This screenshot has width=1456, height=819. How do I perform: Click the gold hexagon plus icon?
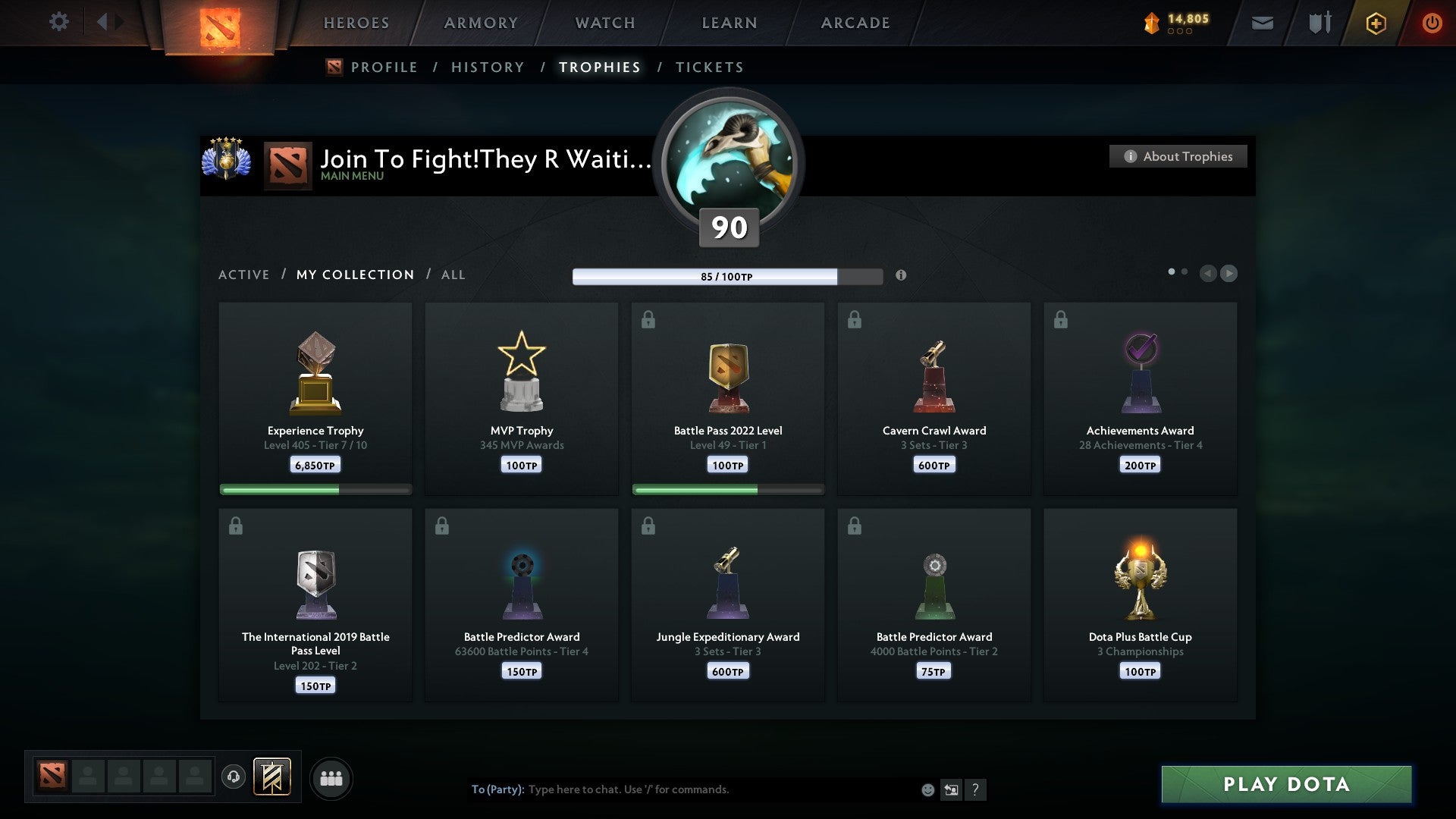click(1376, 23)
